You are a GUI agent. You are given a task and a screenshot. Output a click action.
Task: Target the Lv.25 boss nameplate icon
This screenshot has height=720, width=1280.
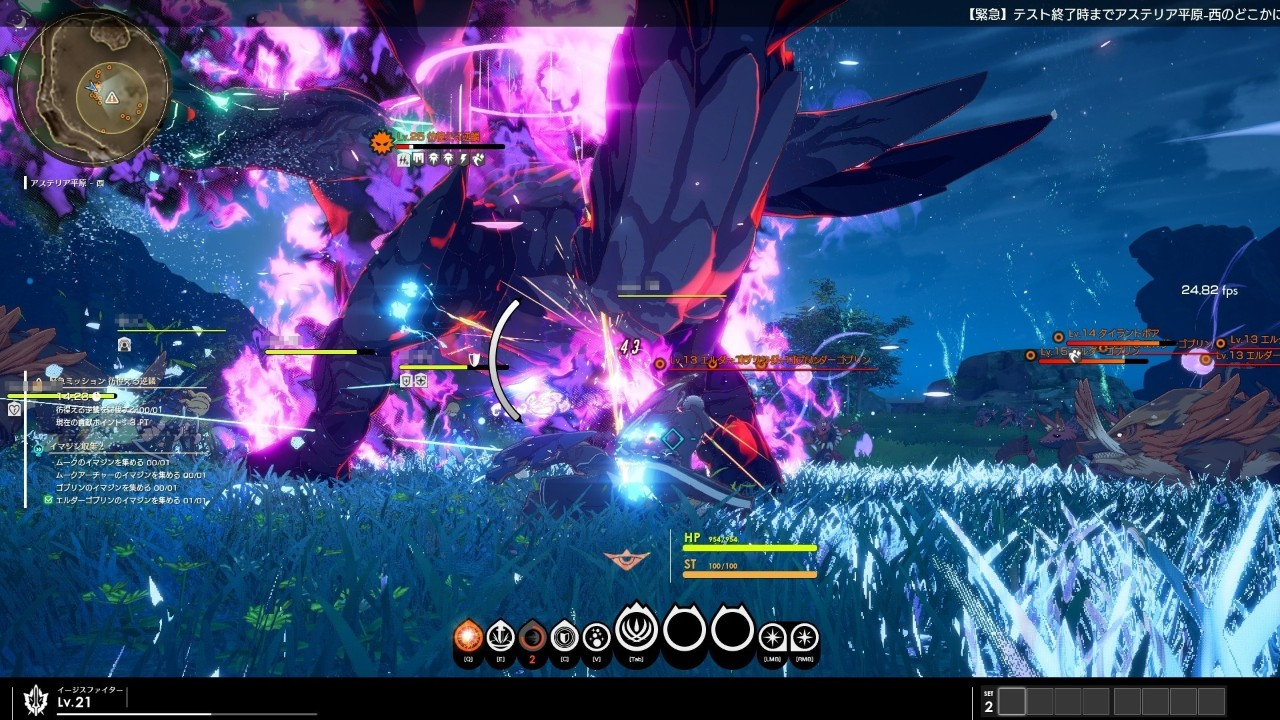point(380,143)
